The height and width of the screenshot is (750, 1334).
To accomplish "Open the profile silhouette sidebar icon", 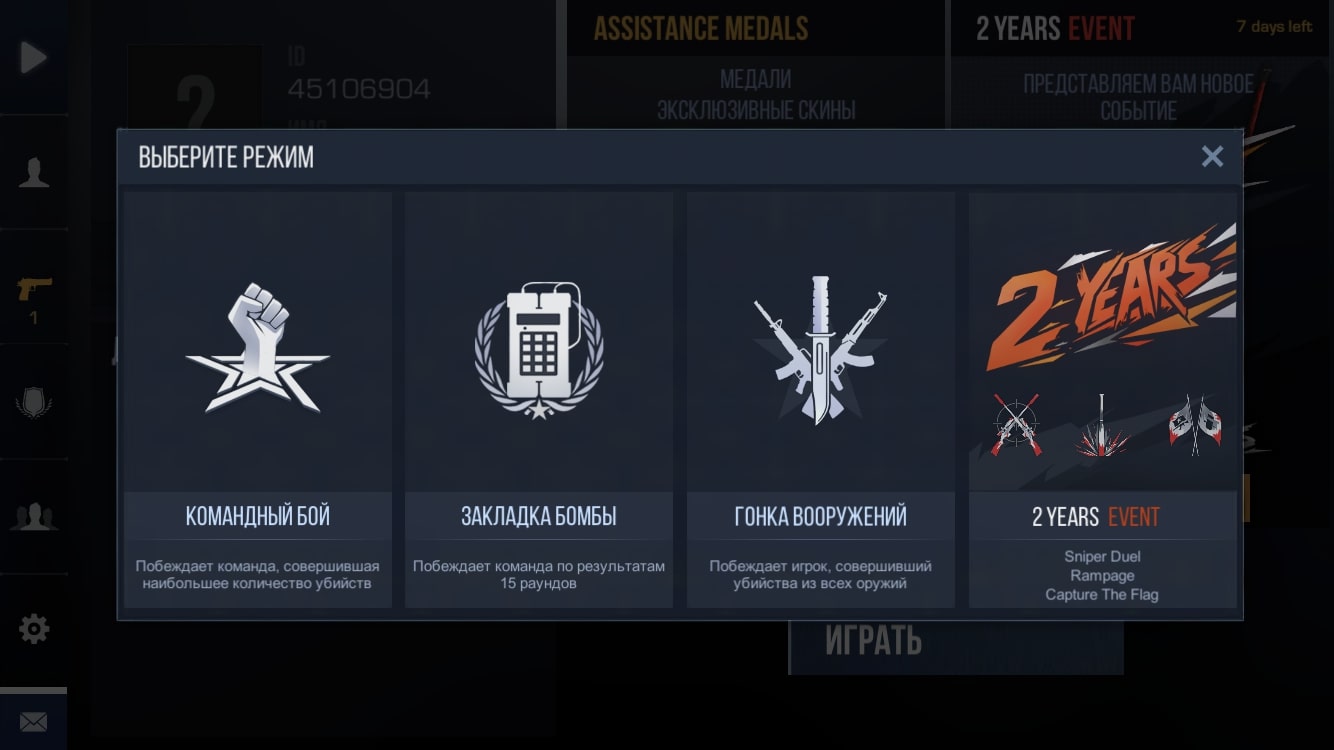I will pos(34,172).
